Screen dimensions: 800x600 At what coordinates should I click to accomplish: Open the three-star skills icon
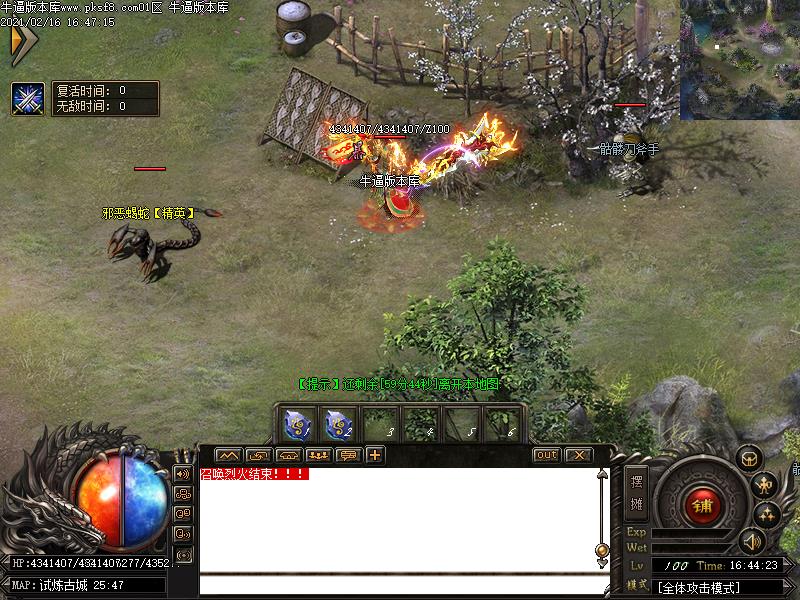(767, 513)
